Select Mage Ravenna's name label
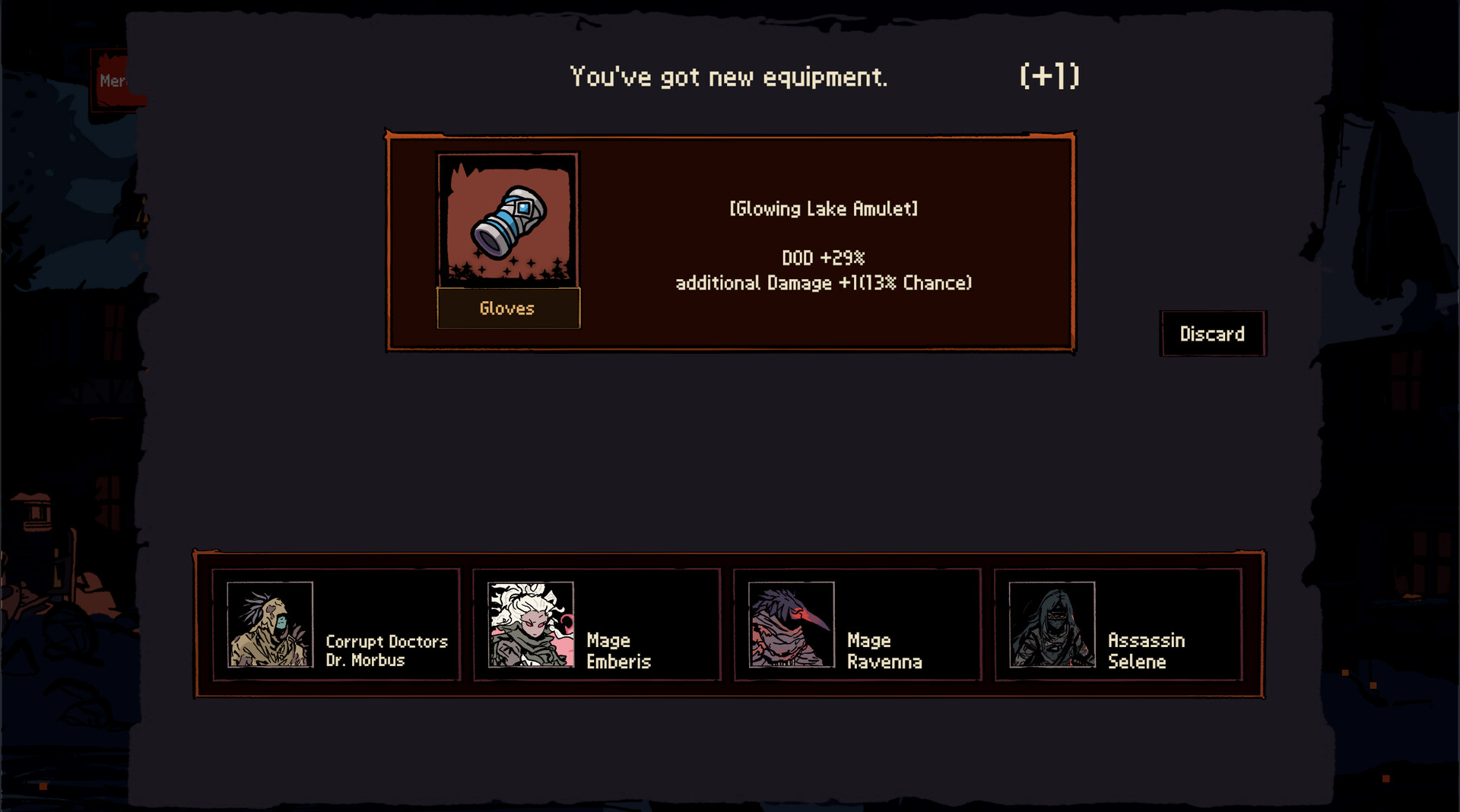 point(884,651)
